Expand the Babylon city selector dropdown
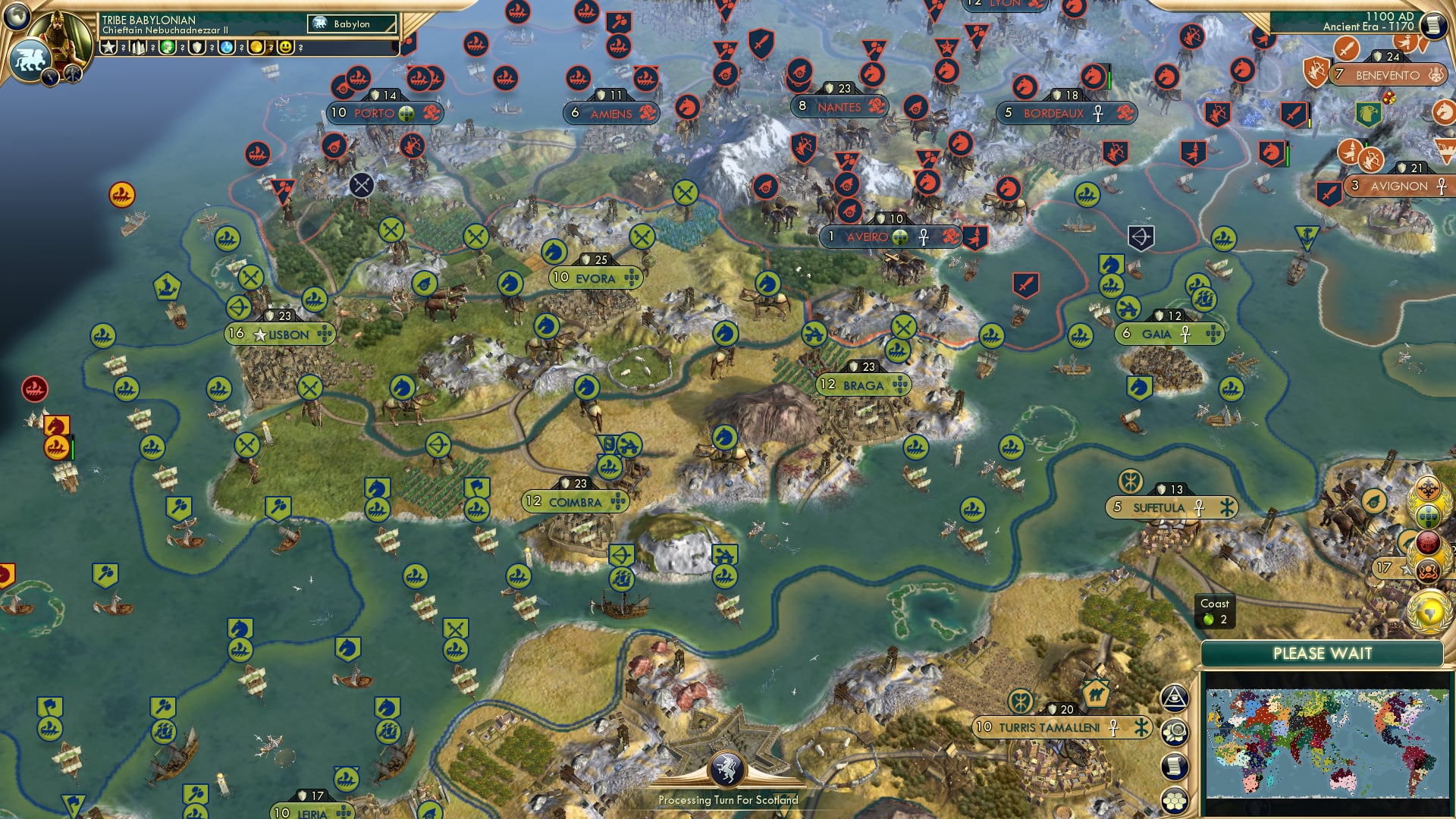The height and width of the screenshot is (819, 1456). [349, 24]
